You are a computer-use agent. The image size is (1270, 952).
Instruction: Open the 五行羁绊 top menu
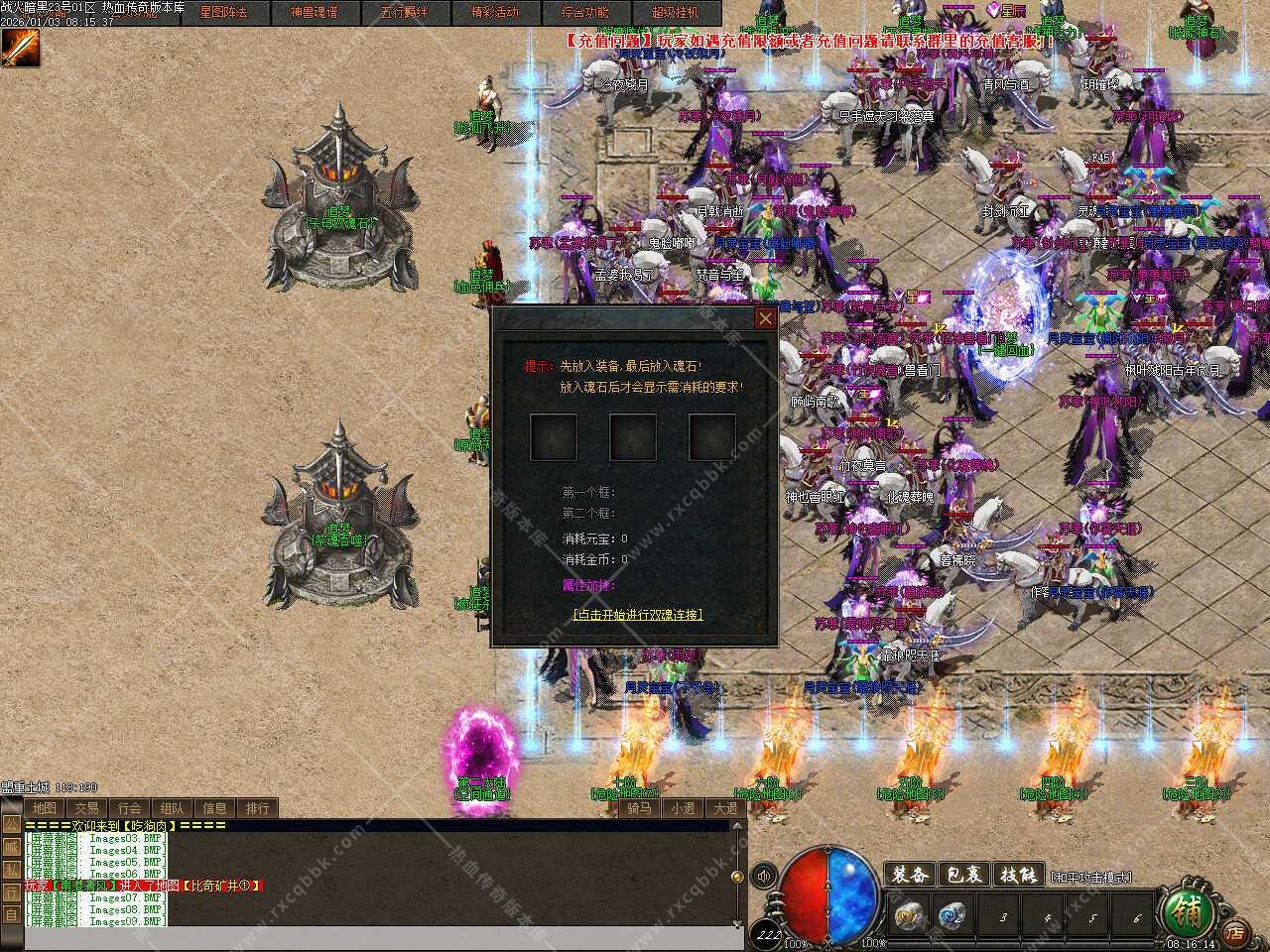click(404, 13)
